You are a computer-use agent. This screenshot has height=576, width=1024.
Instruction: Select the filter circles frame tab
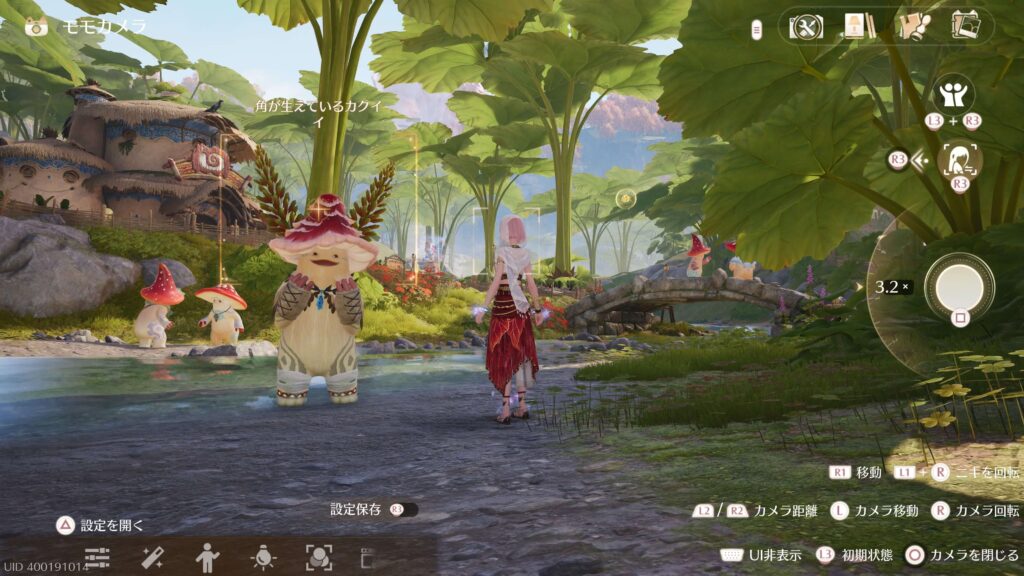(x=319, y=557)
